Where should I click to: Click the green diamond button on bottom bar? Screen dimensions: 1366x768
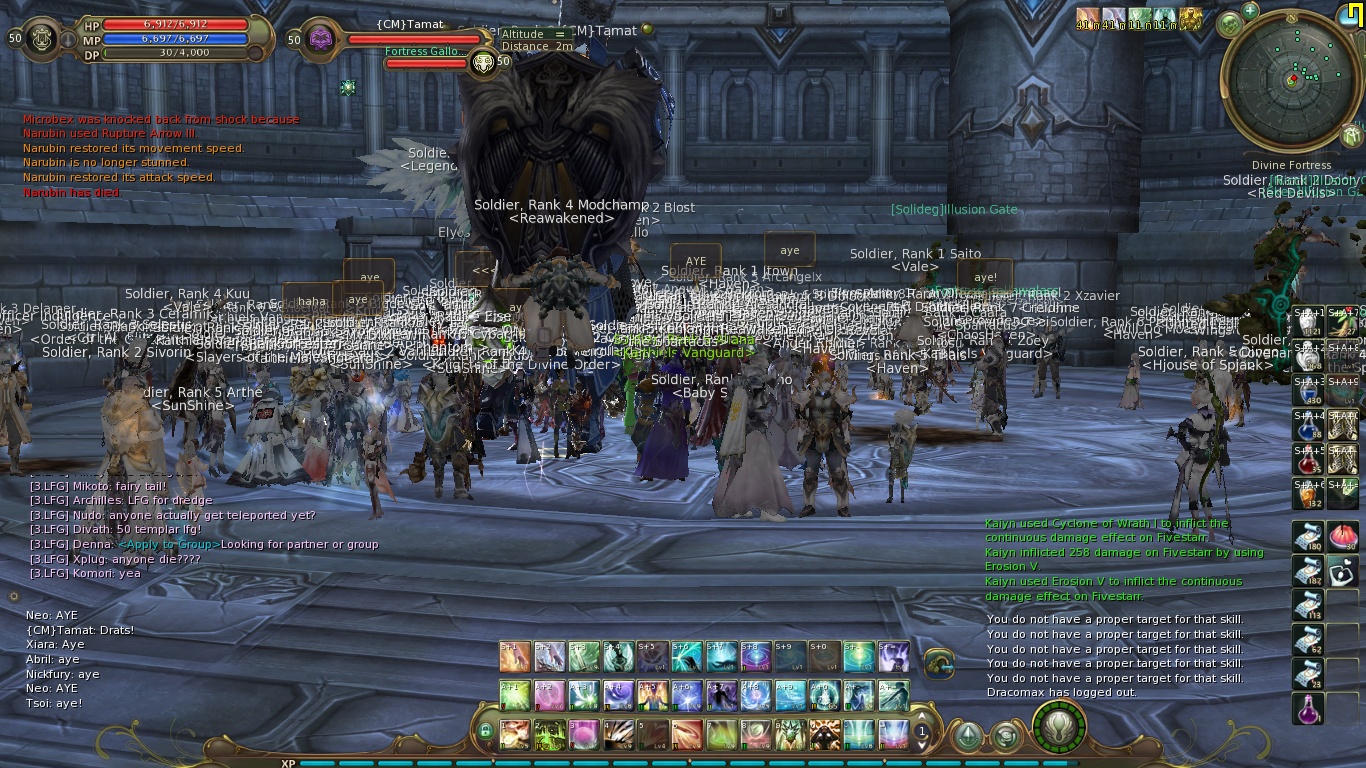[968, 737]
